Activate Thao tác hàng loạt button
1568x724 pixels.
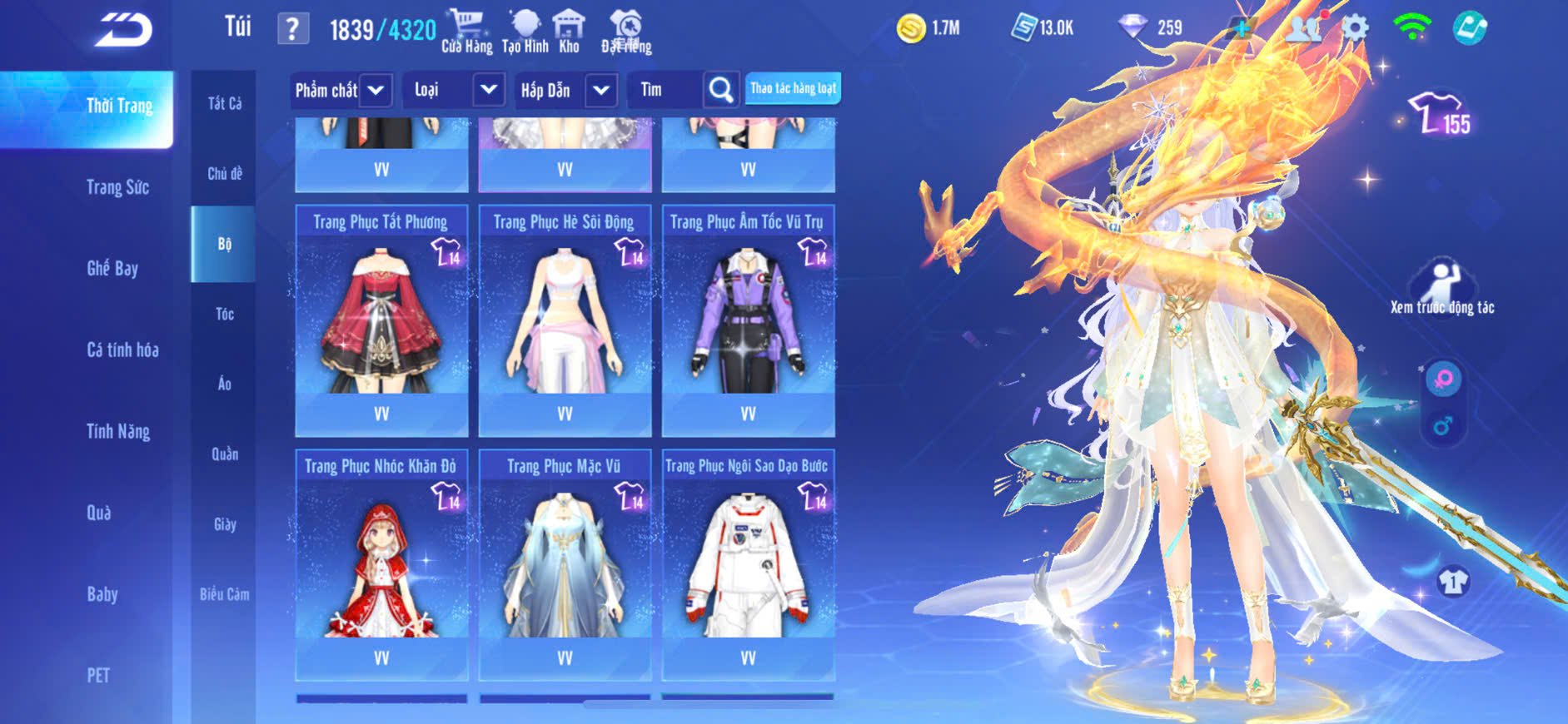click(793, 88)
